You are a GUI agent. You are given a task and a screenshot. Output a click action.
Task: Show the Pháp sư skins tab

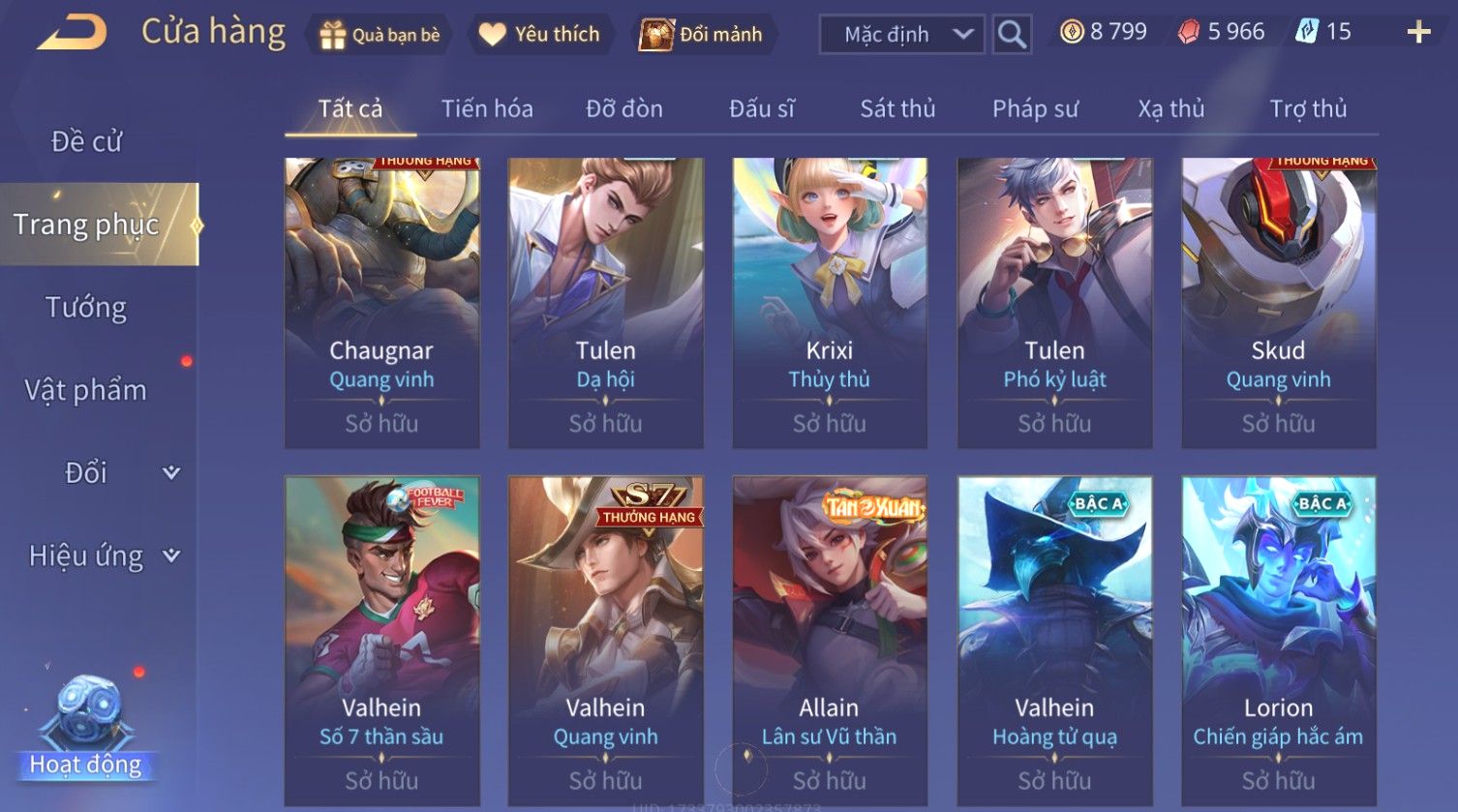click(1035, 108)
